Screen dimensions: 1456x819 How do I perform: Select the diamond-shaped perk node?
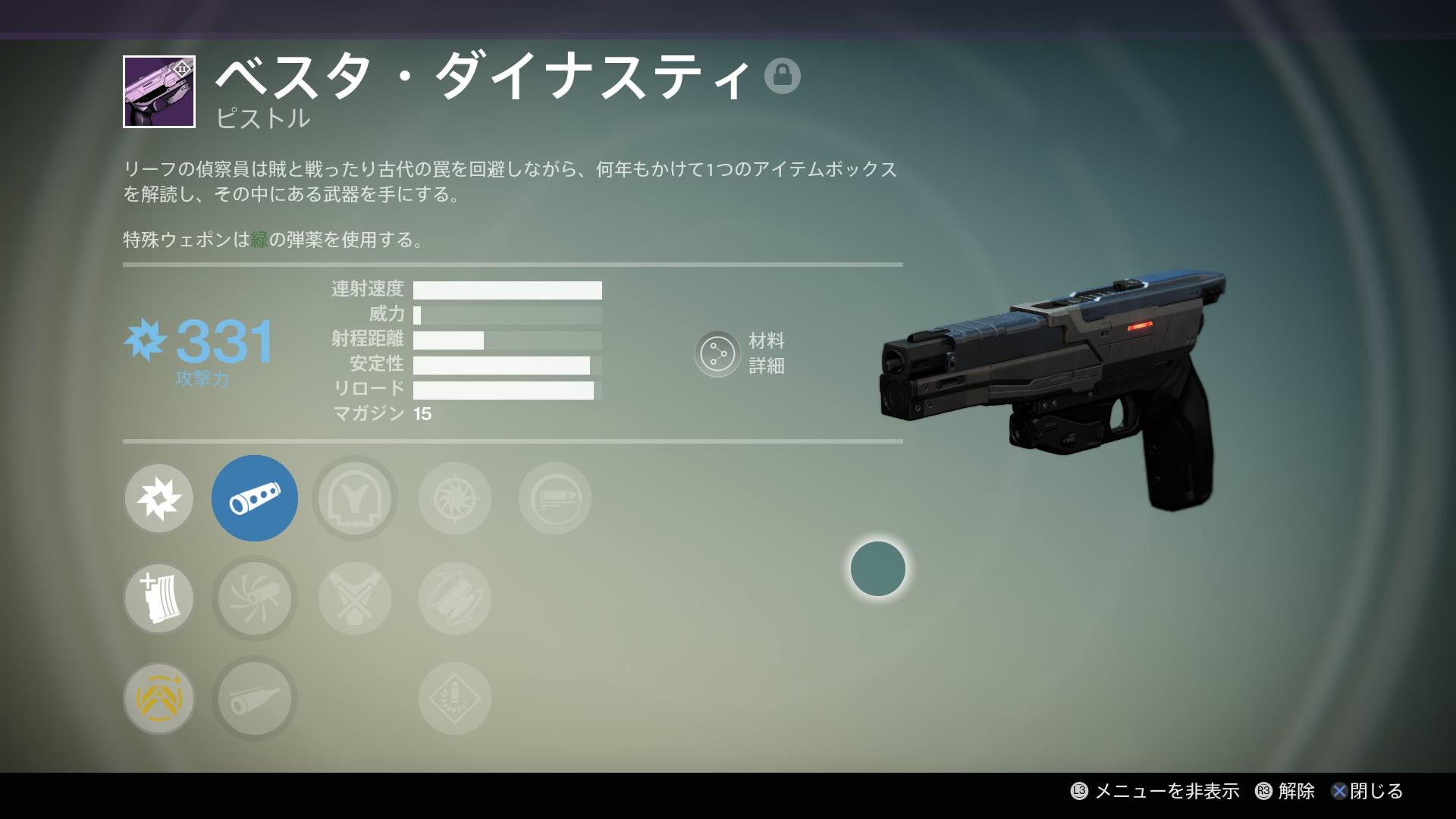click(x=455, y=698)
